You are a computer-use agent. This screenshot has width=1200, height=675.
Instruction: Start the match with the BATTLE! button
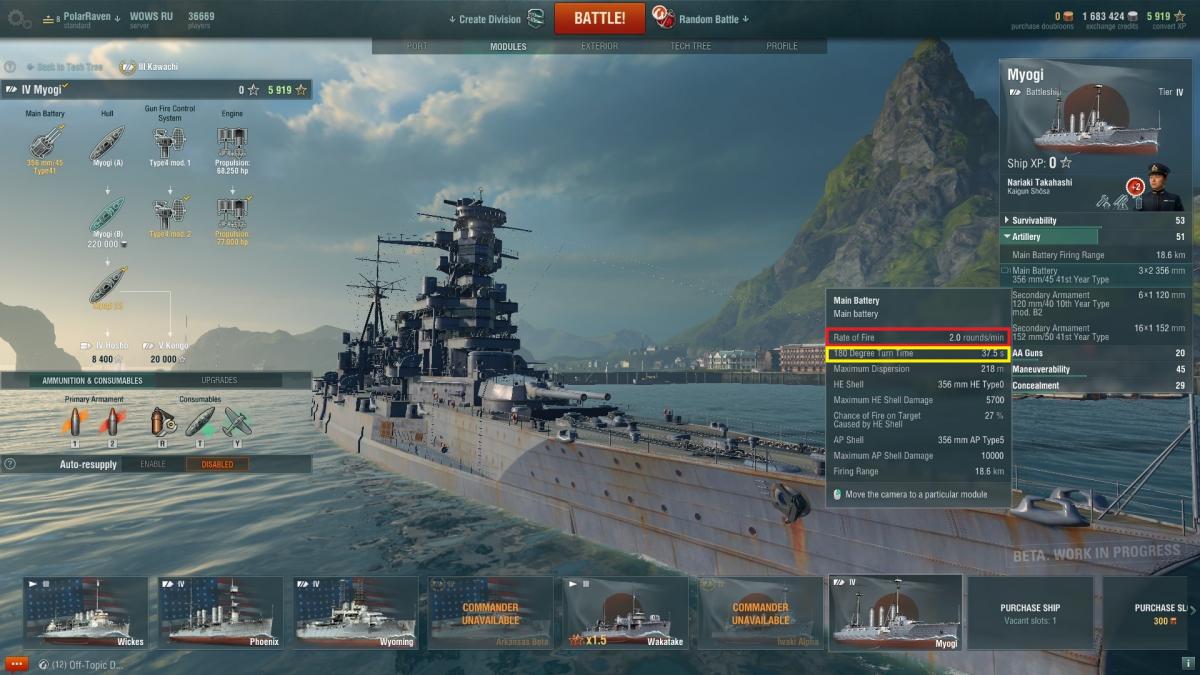(x=599, y=18)
